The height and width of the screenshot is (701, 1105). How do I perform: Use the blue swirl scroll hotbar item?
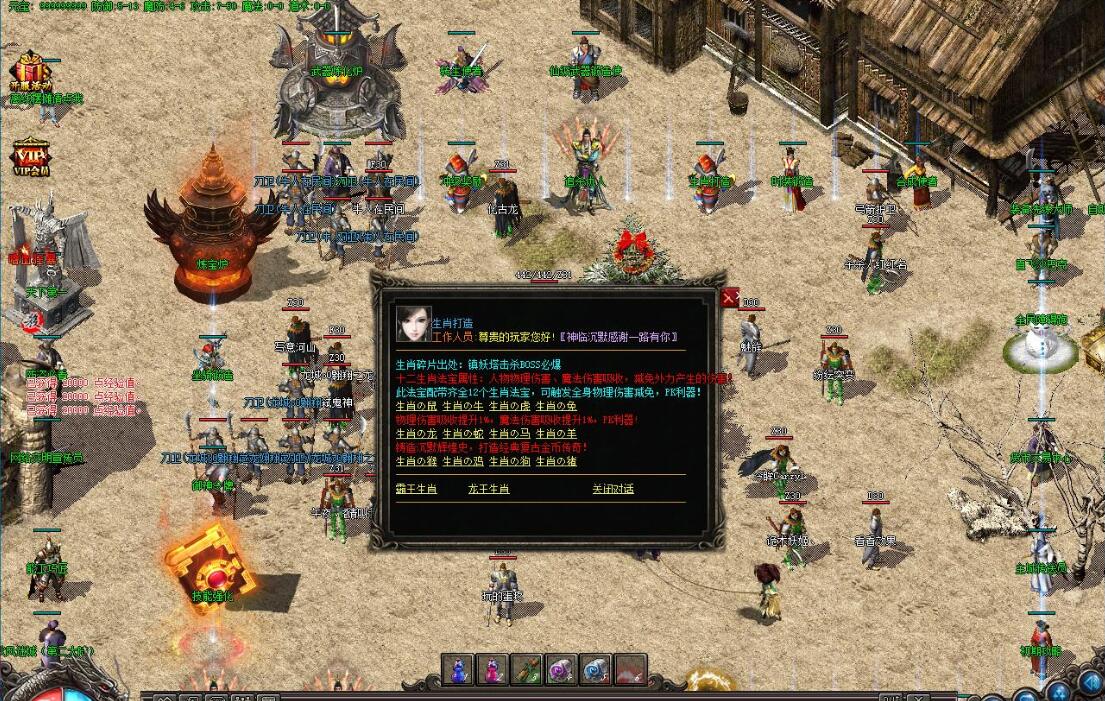596,670
